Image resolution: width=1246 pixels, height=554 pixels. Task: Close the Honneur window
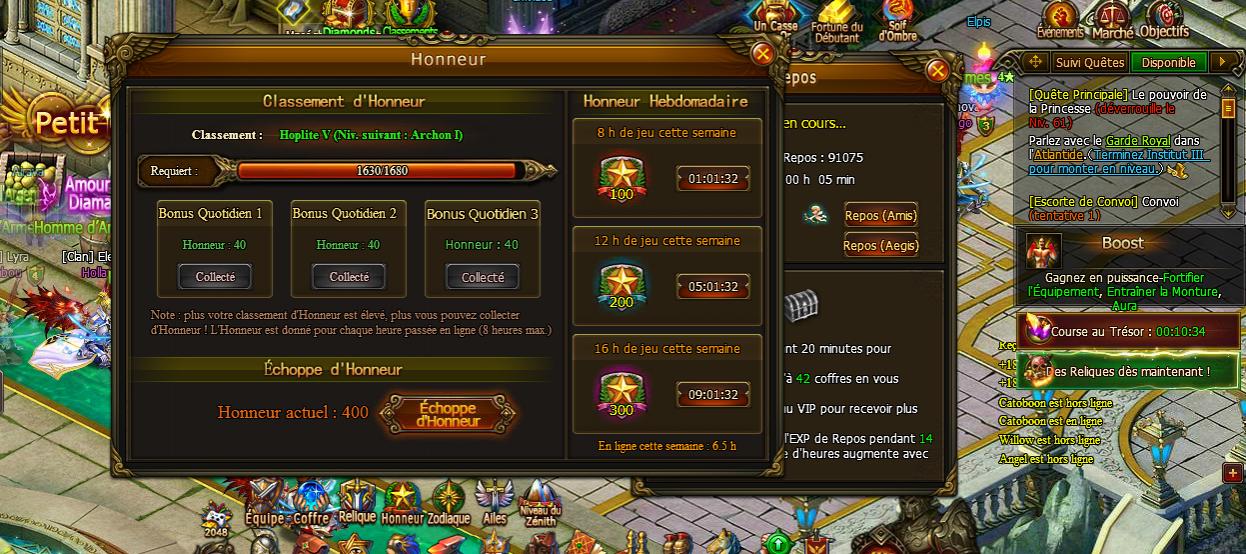(762, 54)
